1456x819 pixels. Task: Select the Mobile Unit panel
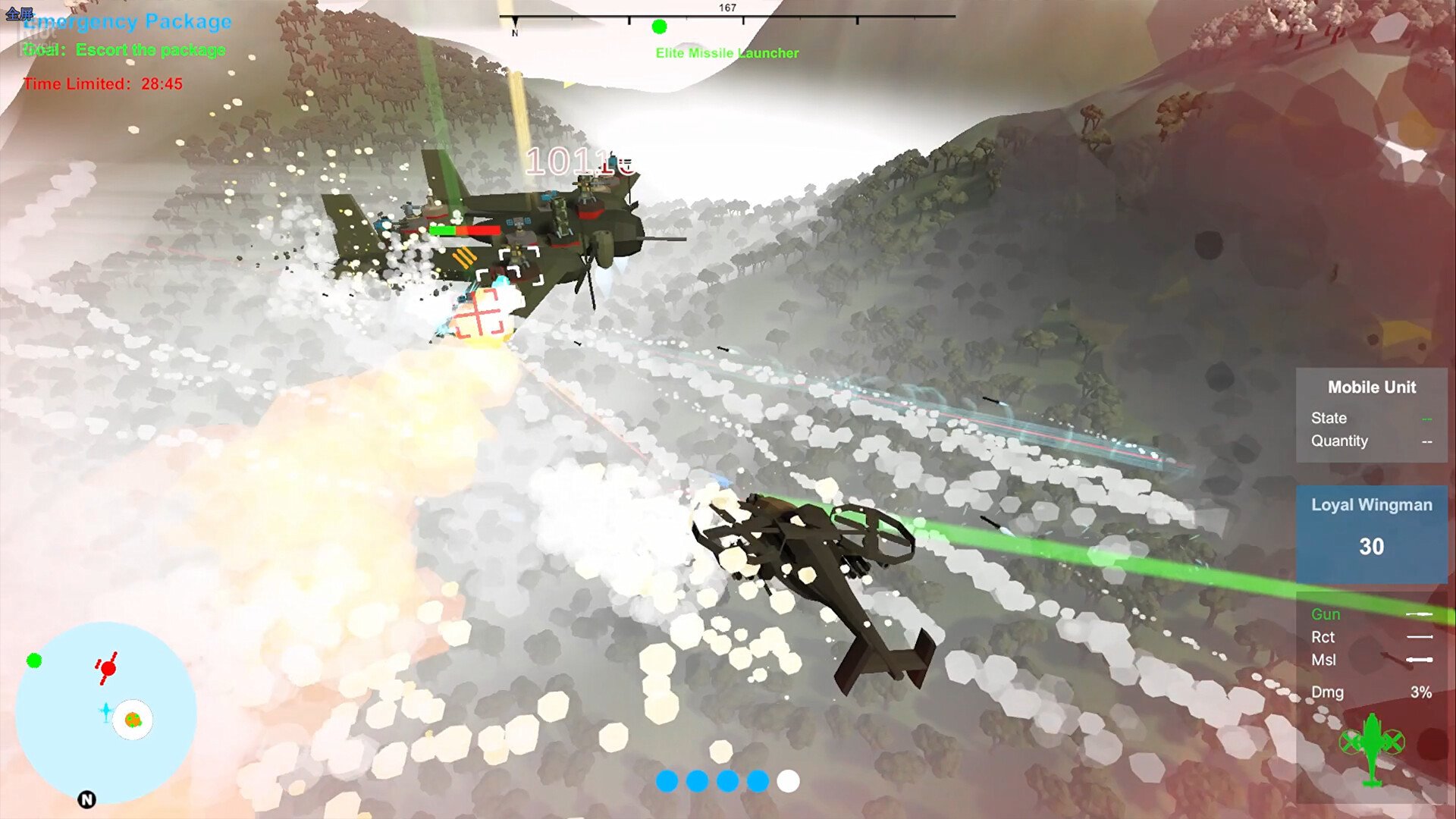click(x=1371, y=415)
